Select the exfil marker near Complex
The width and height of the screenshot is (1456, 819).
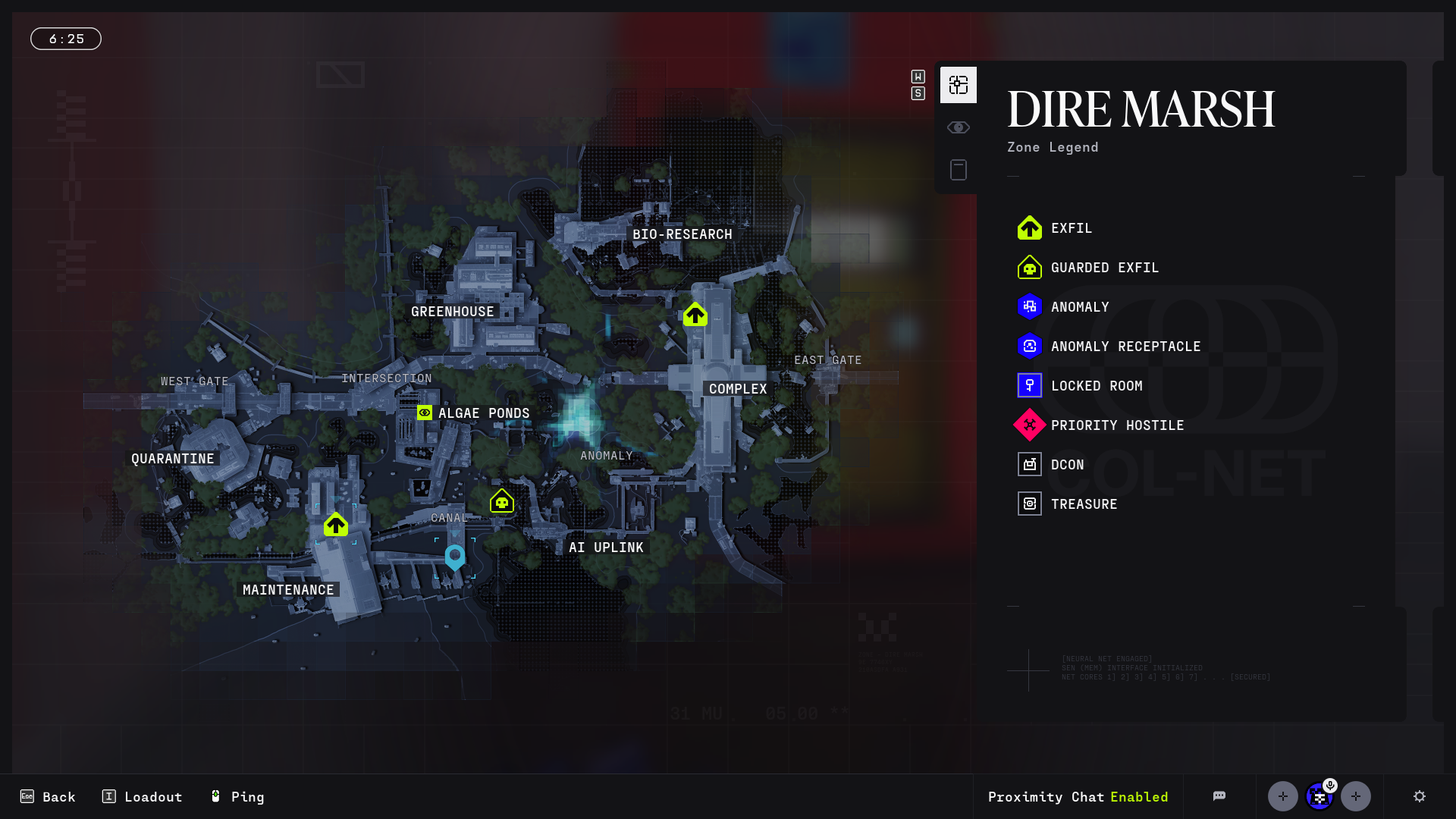click(695, 315)
